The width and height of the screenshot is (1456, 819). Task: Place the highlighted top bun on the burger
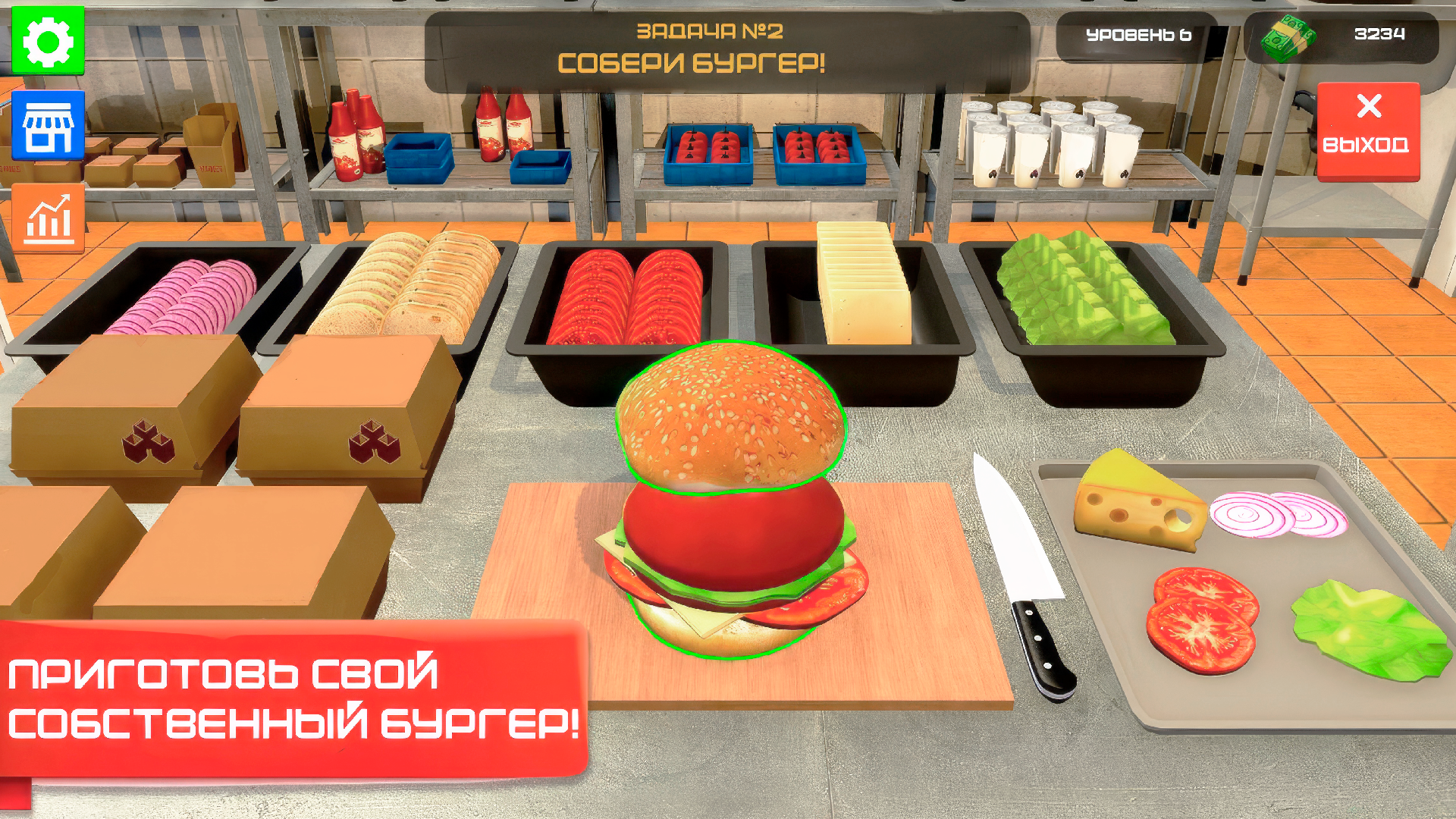[x=728, y=417]
